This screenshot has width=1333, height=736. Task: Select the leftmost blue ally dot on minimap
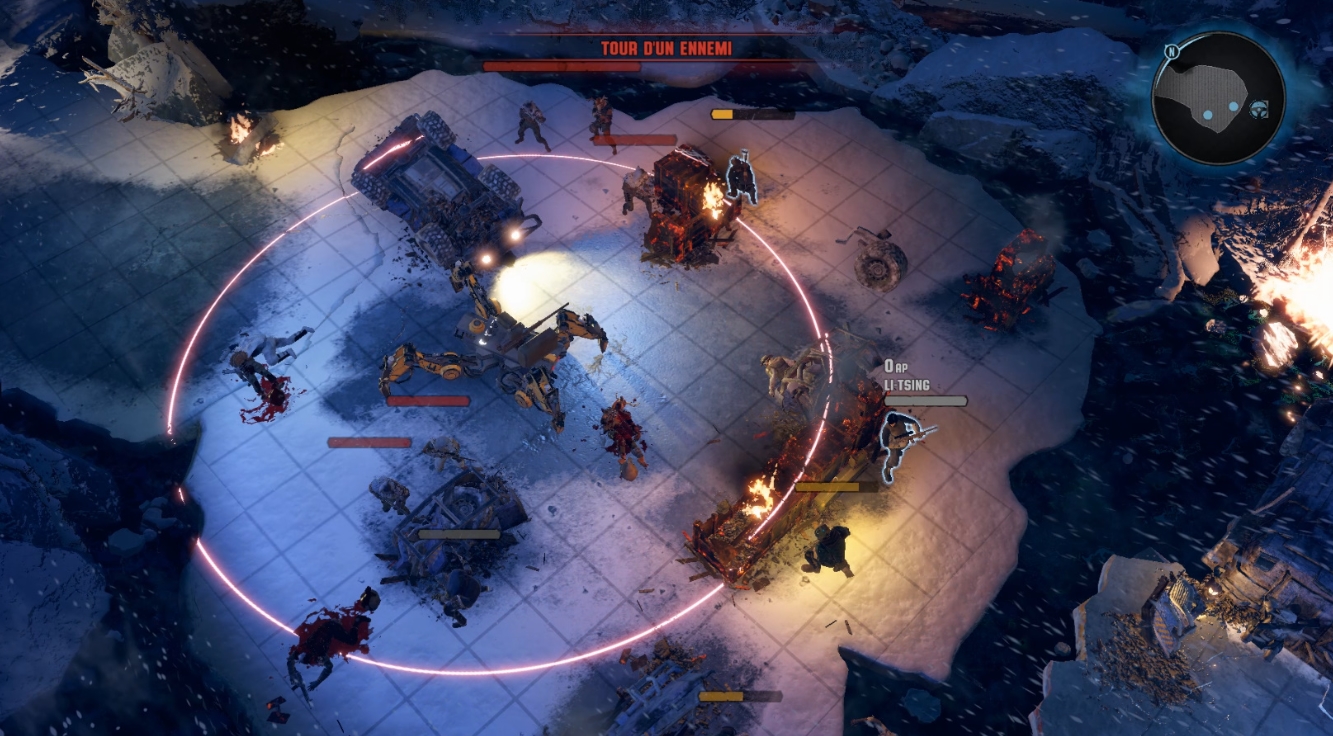[1208, 115]
